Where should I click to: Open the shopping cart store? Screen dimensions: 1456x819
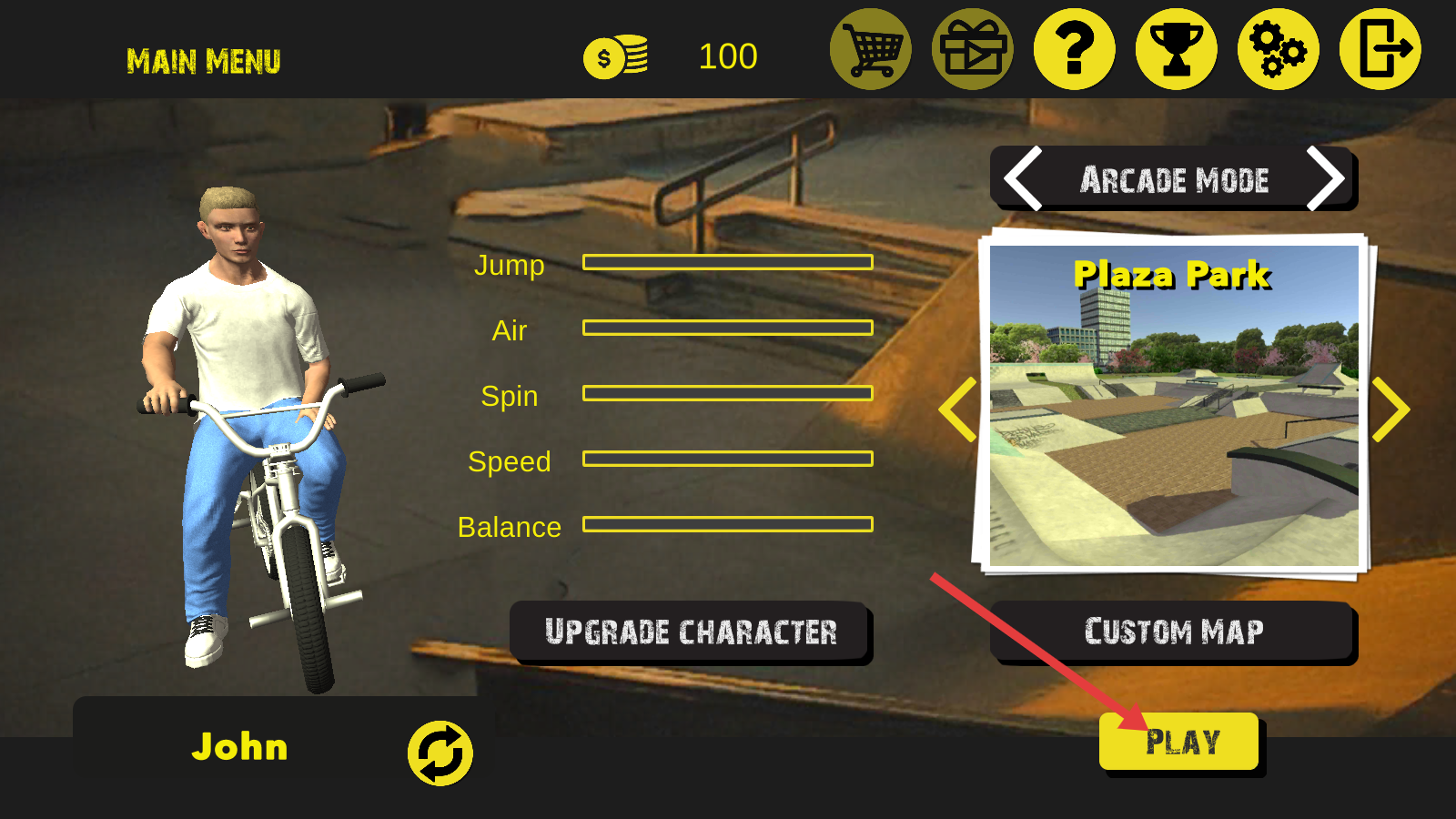871,49
